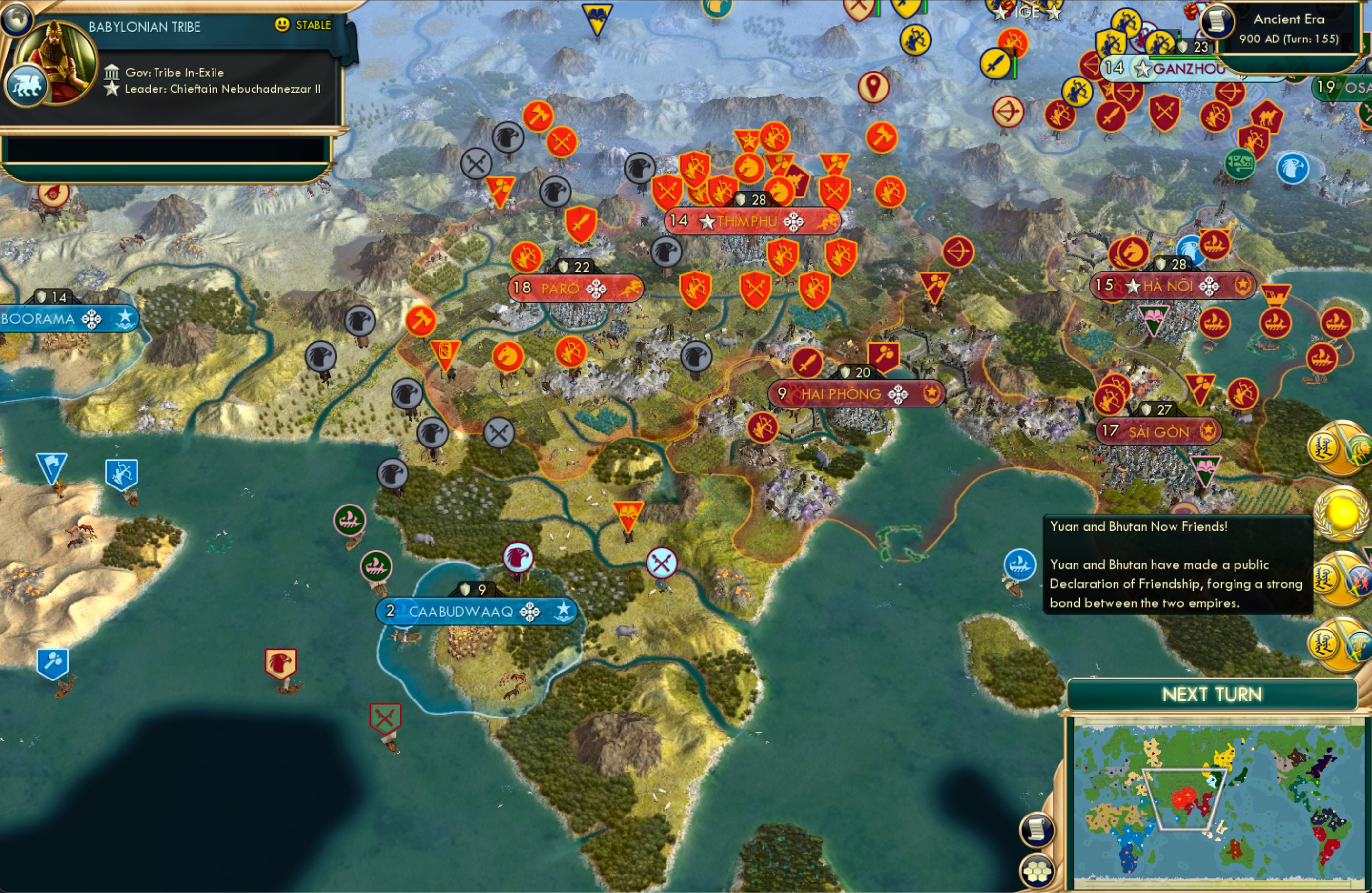Open the Next Turn notification panel scroll icon
The width and height of the screenshot is (1372, 893).
point(1037,829)
